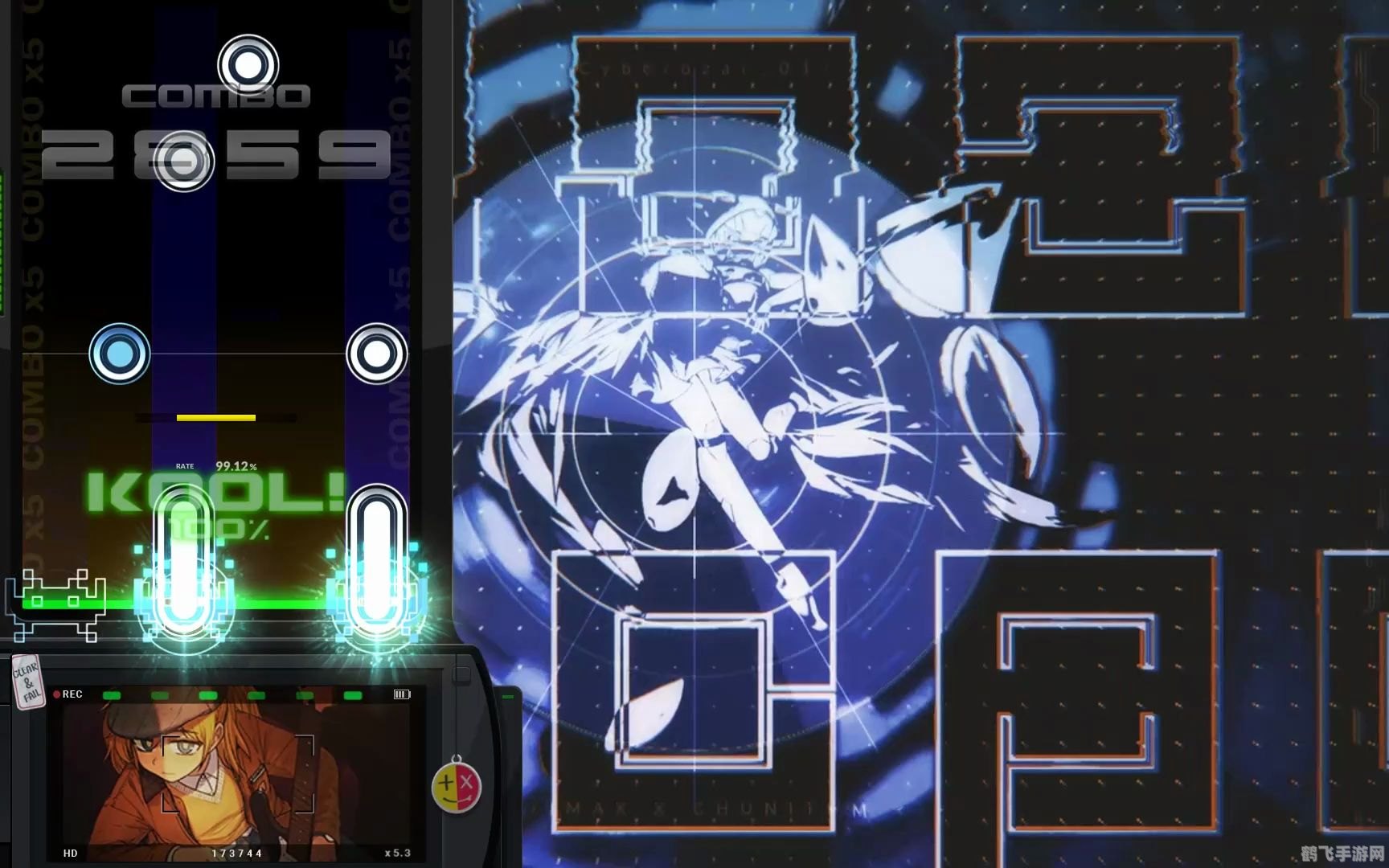This screenshot has width=1389, height=868.
Task: Click the white note on the right lane
Action: pos(375,354)
